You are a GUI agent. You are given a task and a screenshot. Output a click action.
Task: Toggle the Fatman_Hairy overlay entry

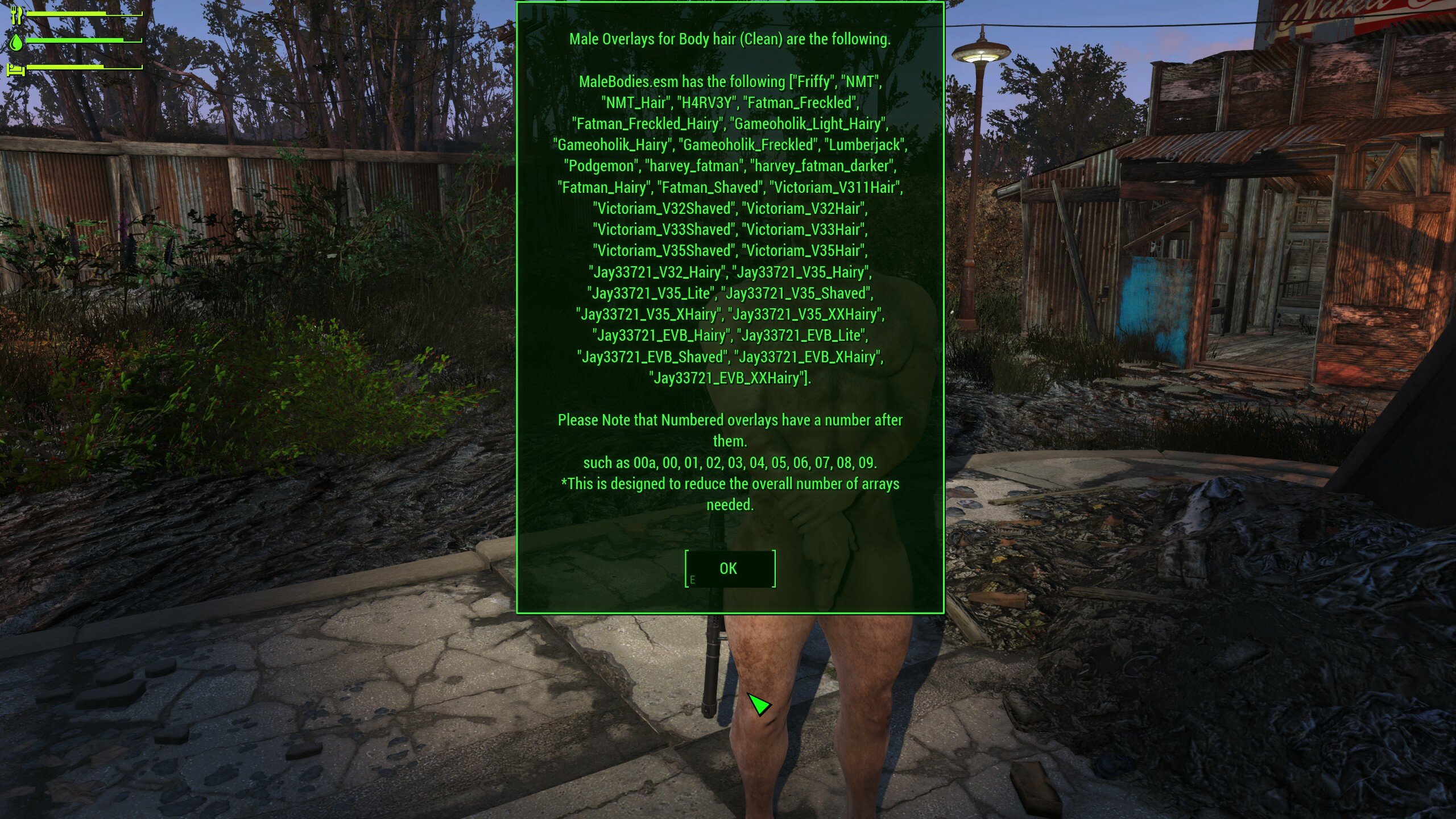[x=605, y=188]
